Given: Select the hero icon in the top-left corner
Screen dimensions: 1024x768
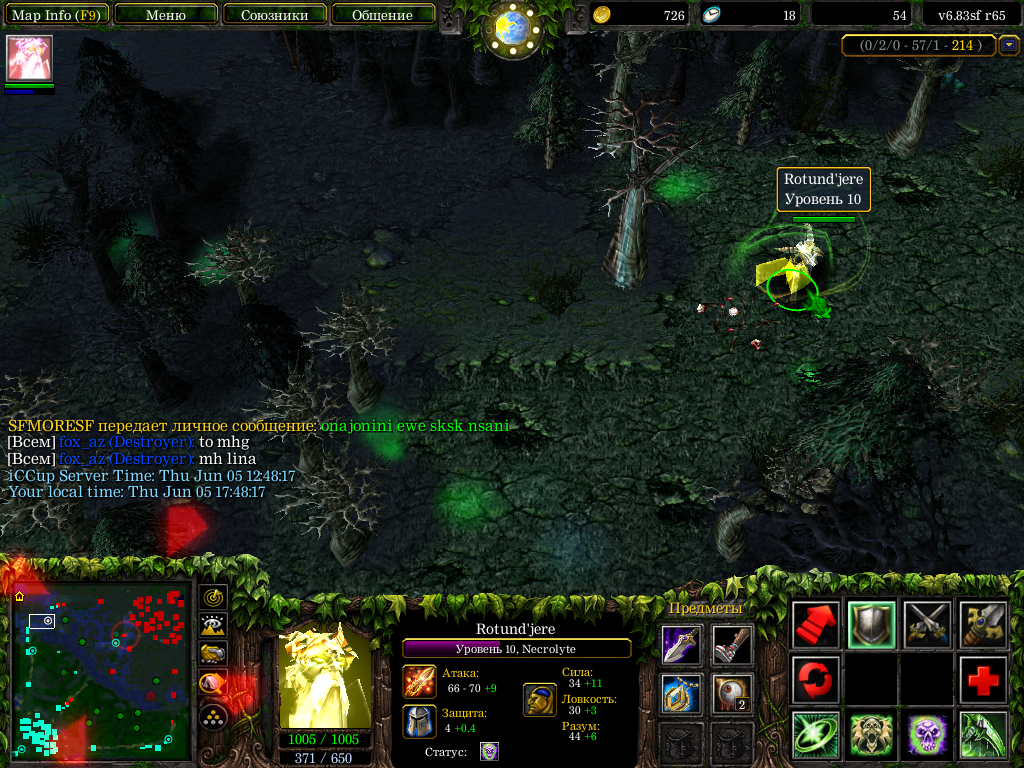Looking at the screenshot, I should coord(29,58).
